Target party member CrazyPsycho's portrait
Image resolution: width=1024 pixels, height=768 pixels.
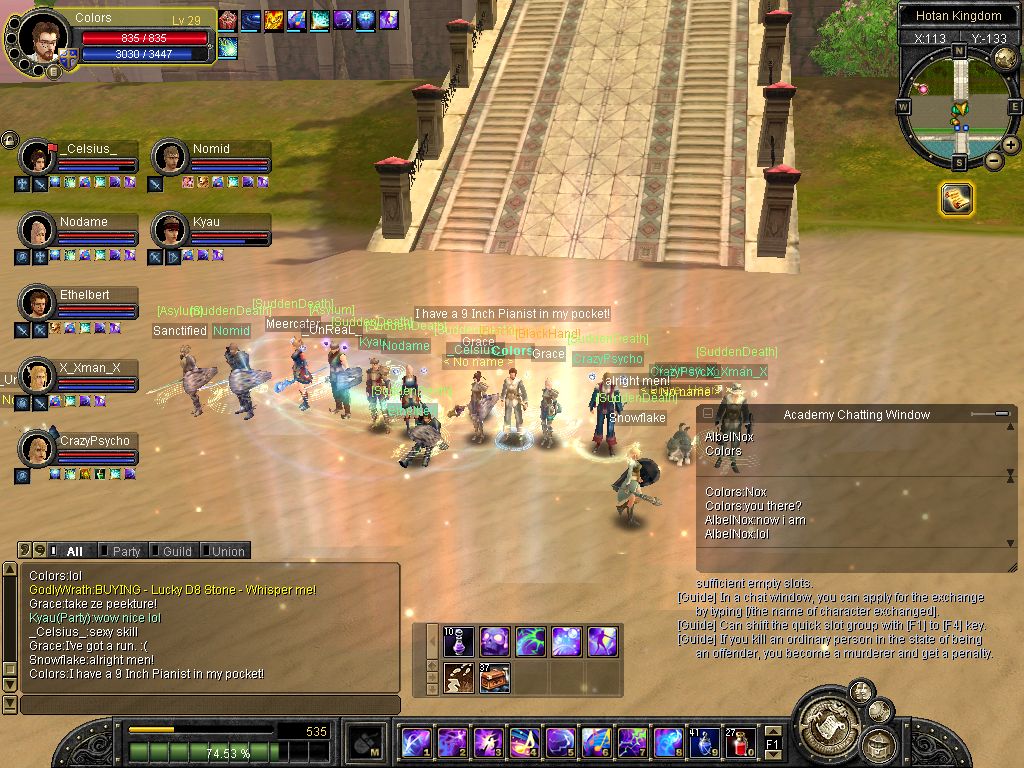click(37, 449)
